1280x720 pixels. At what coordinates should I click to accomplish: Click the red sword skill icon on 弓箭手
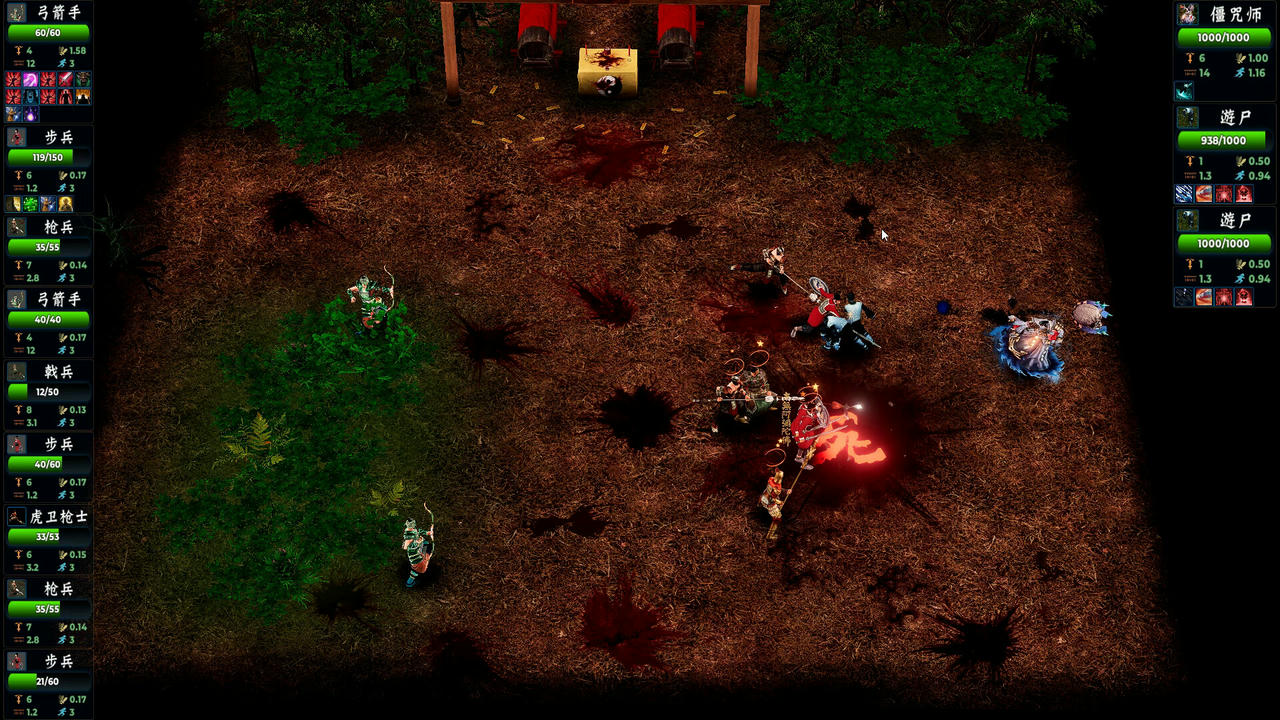click(x=65, y=79)
